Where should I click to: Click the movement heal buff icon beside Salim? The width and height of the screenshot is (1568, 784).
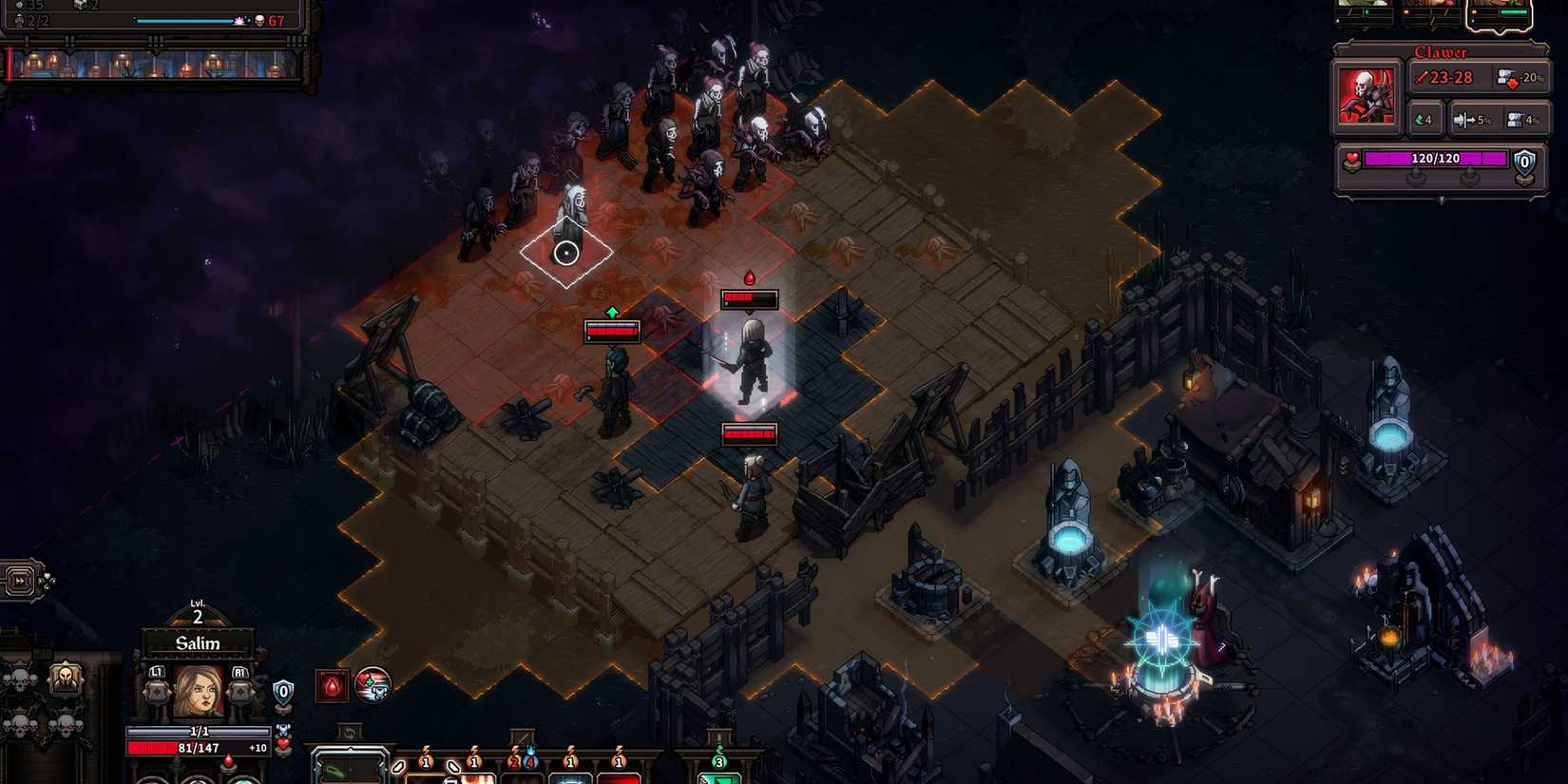pos(373,686)
